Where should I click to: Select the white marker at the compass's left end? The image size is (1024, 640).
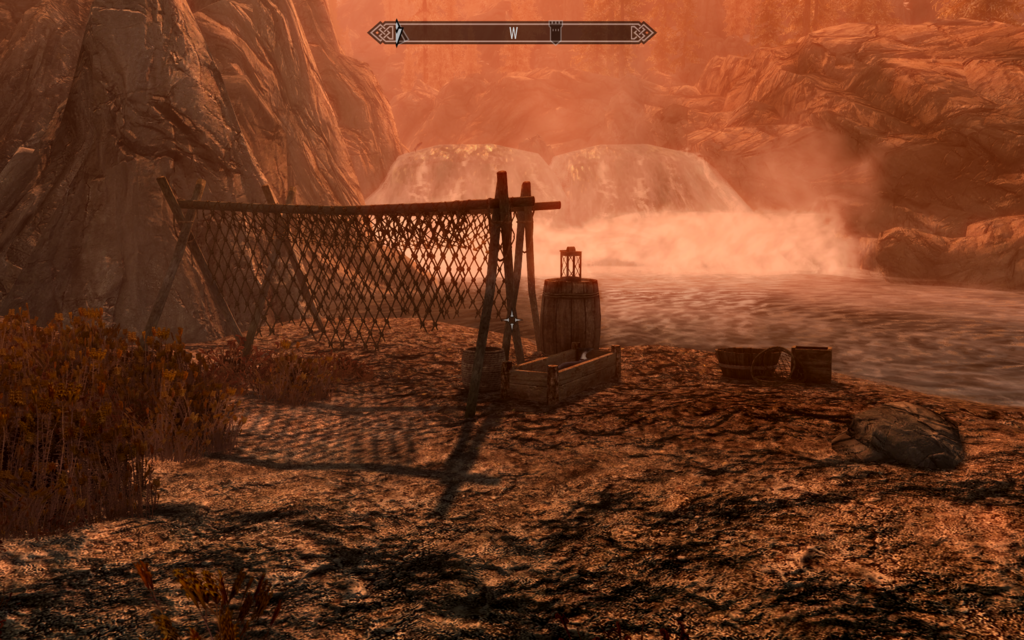tap(398, 32)
